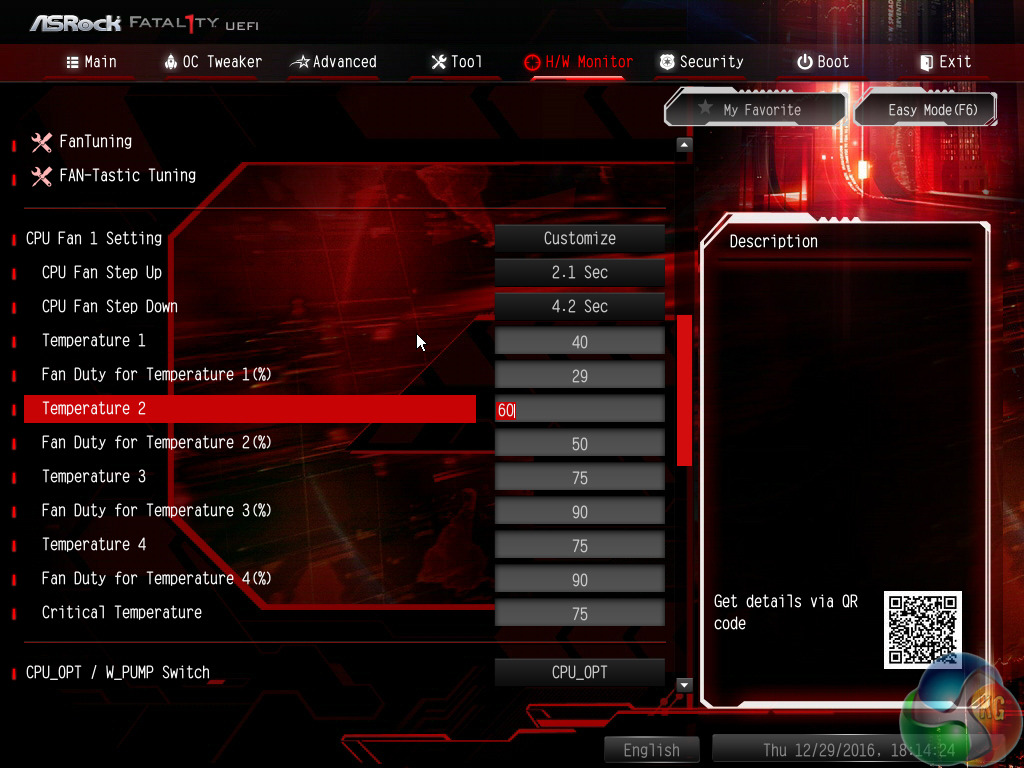The height and width of the screenshot is (768, 1024).
Task: Change CPU Fan 1 Setting Customize dropdown
Action: click(x=580, y=239)
